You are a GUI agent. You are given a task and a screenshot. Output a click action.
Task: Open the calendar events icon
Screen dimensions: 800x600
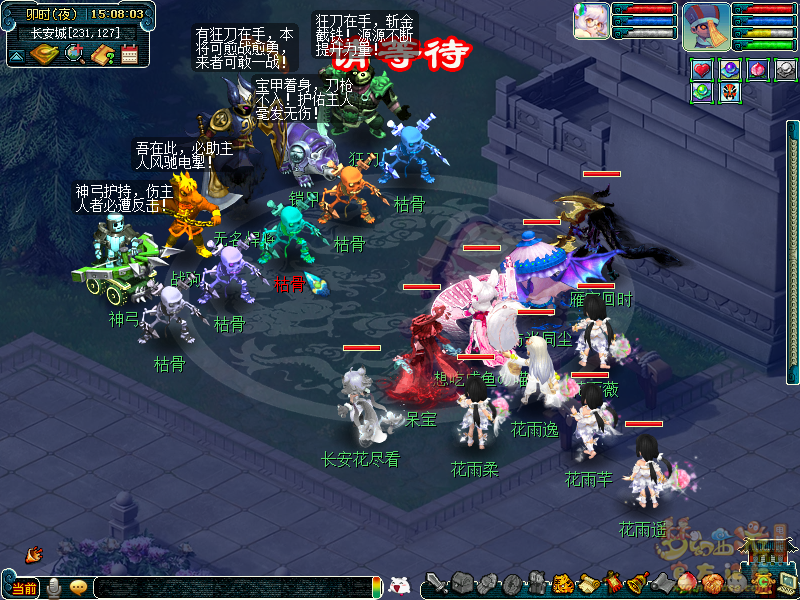(129, 54)
